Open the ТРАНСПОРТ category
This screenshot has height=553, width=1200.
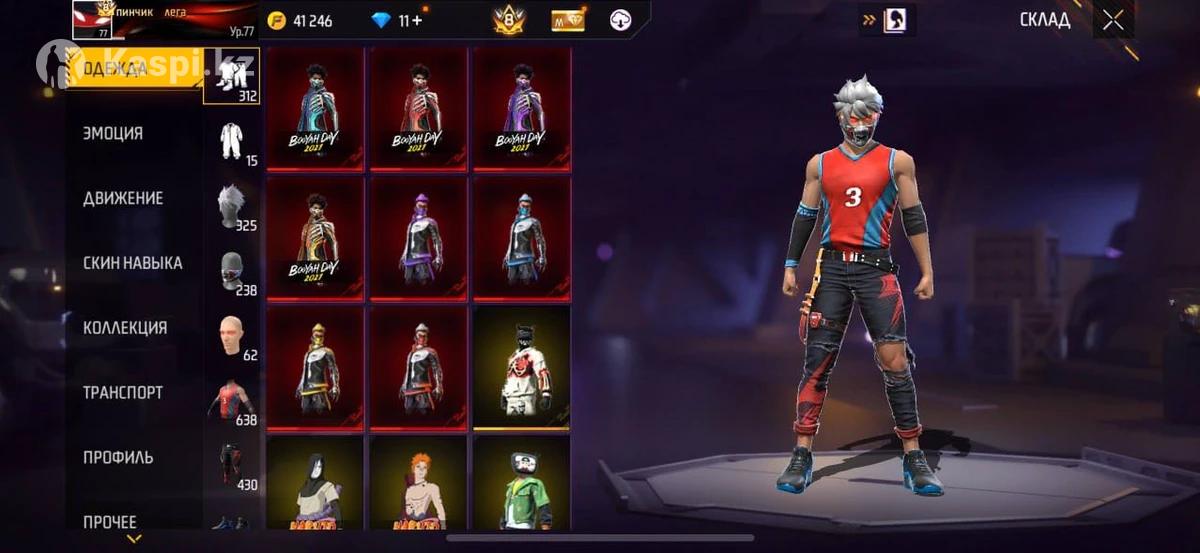123,393
